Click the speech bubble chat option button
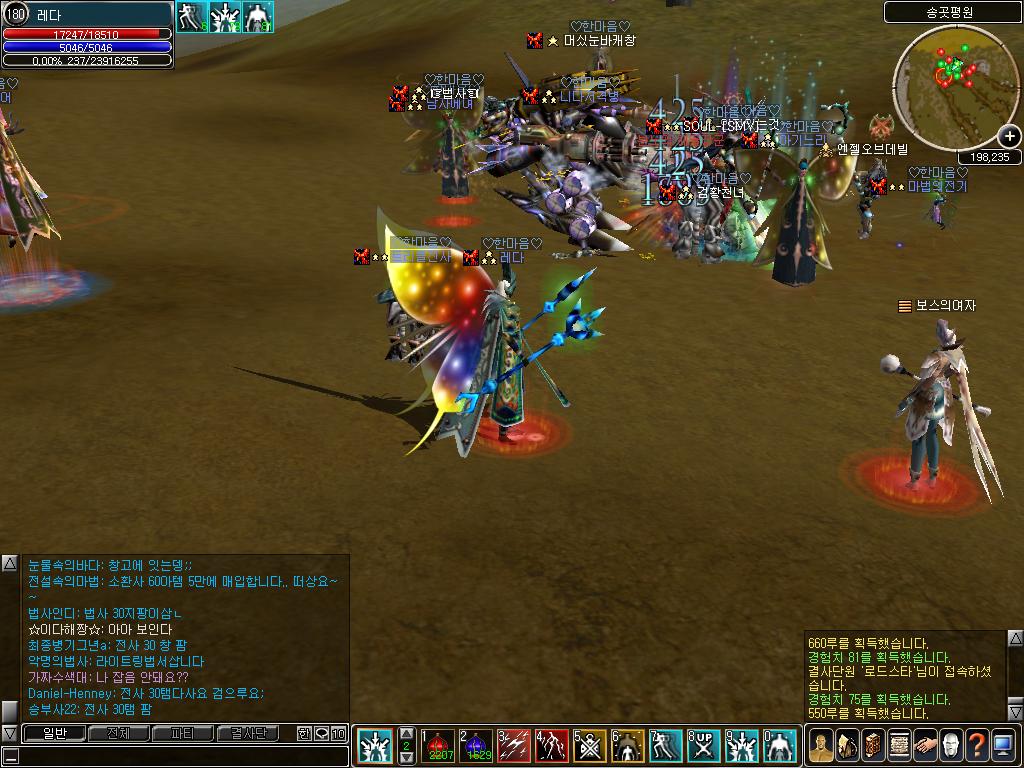Screen dimensions: 1024x768 [321, 734]
